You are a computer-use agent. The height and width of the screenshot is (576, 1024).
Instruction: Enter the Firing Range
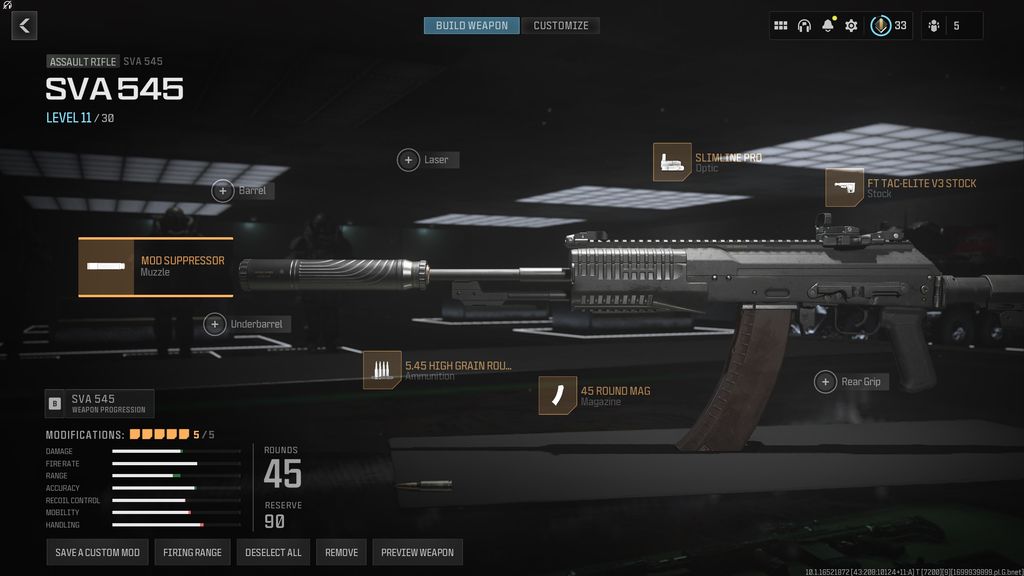(192, 552)
